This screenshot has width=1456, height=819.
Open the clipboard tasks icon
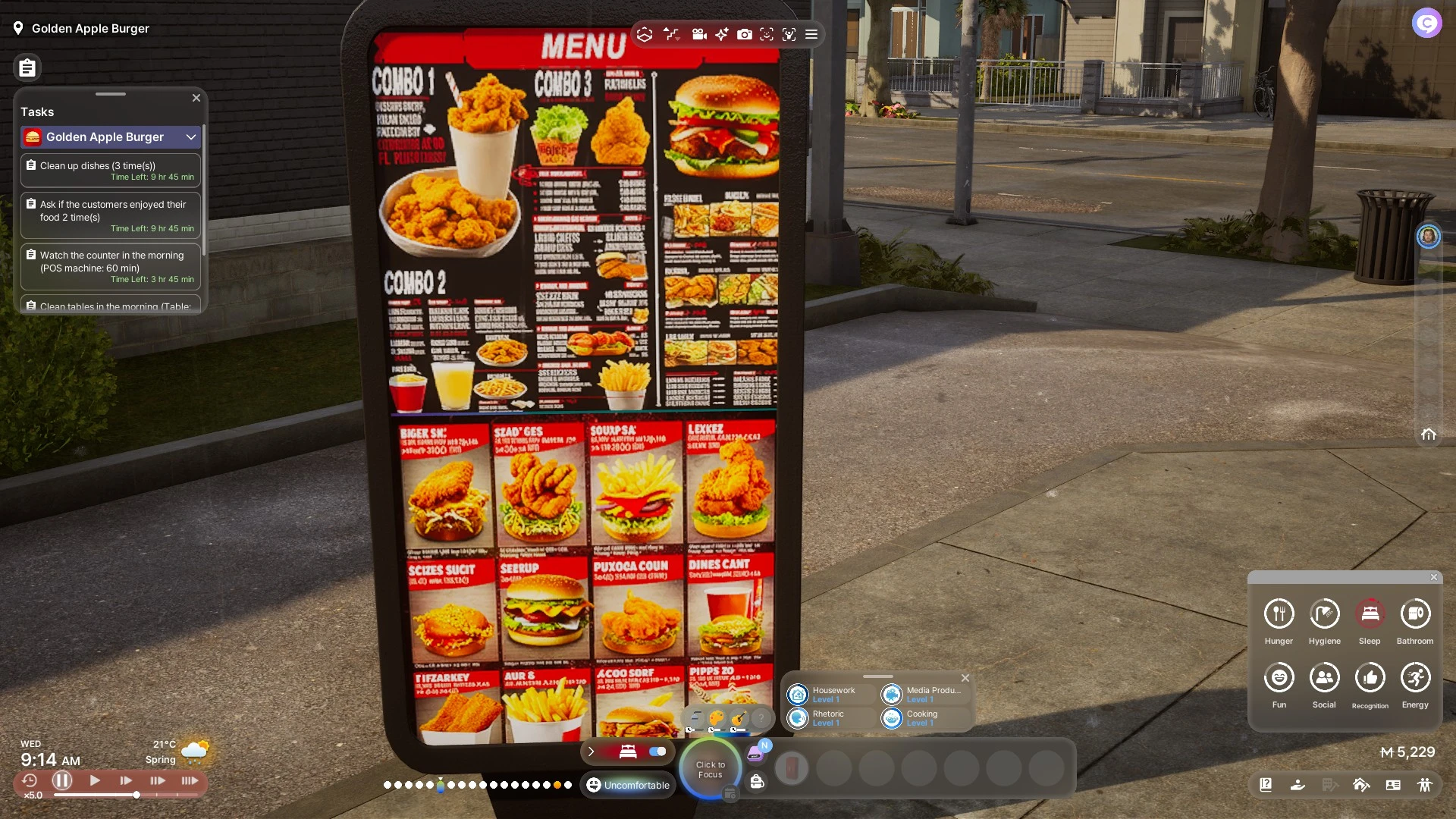(x=27, y=68)
